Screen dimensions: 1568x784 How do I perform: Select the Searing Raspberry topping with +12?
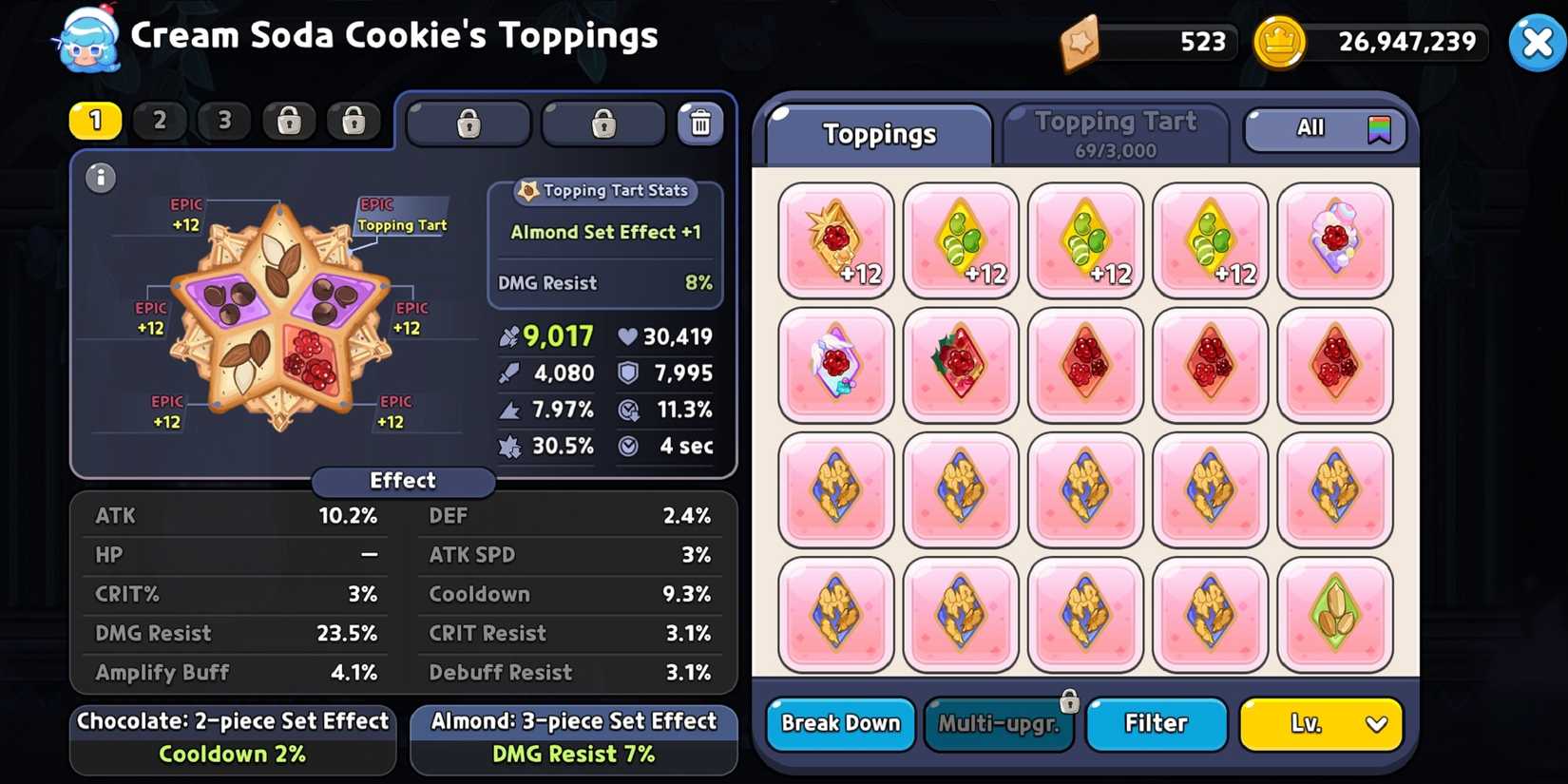tap(834, 239)
